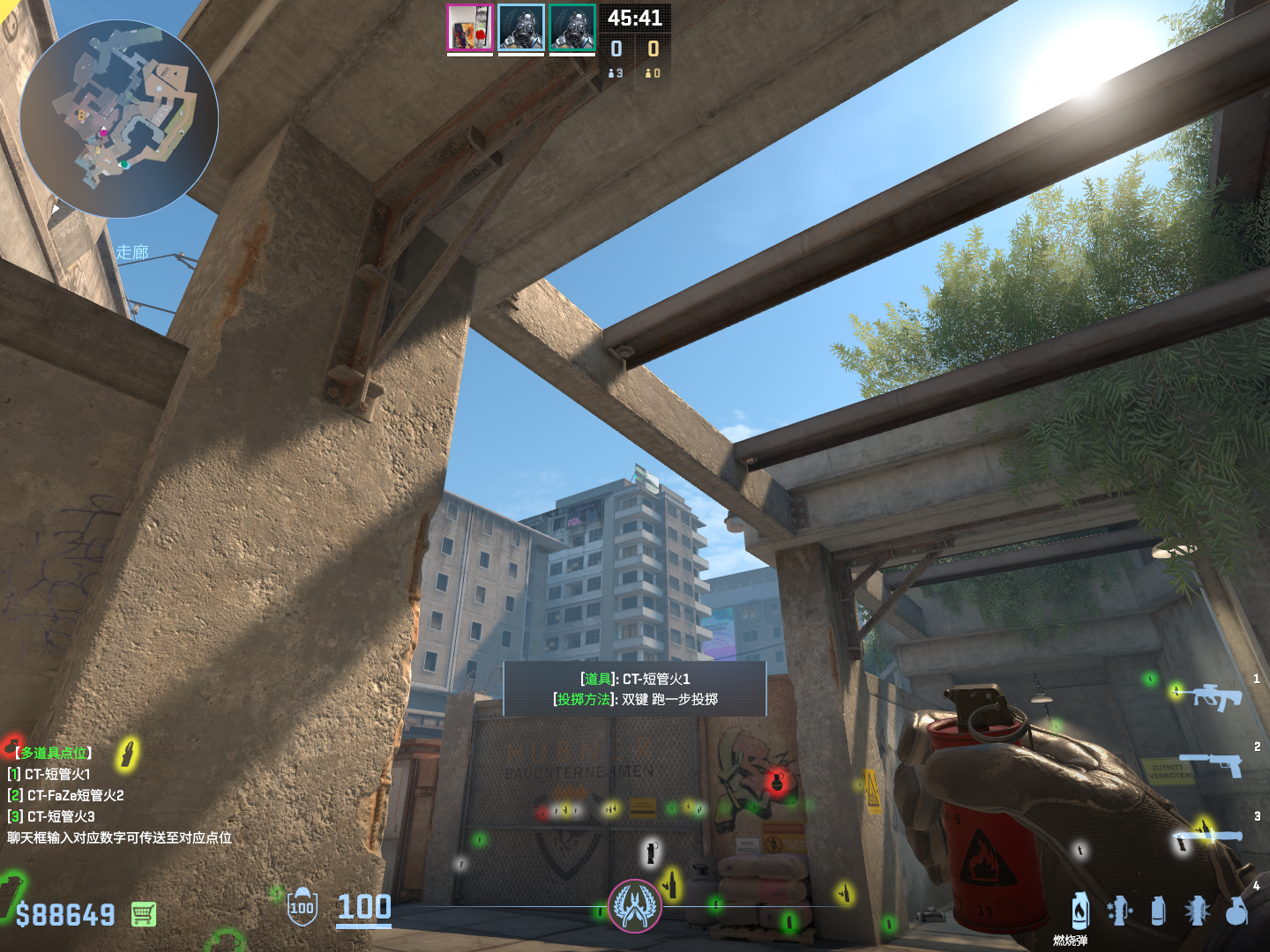
Task: Choose the CT-短管火3 lineup entry
Action: 58,816
